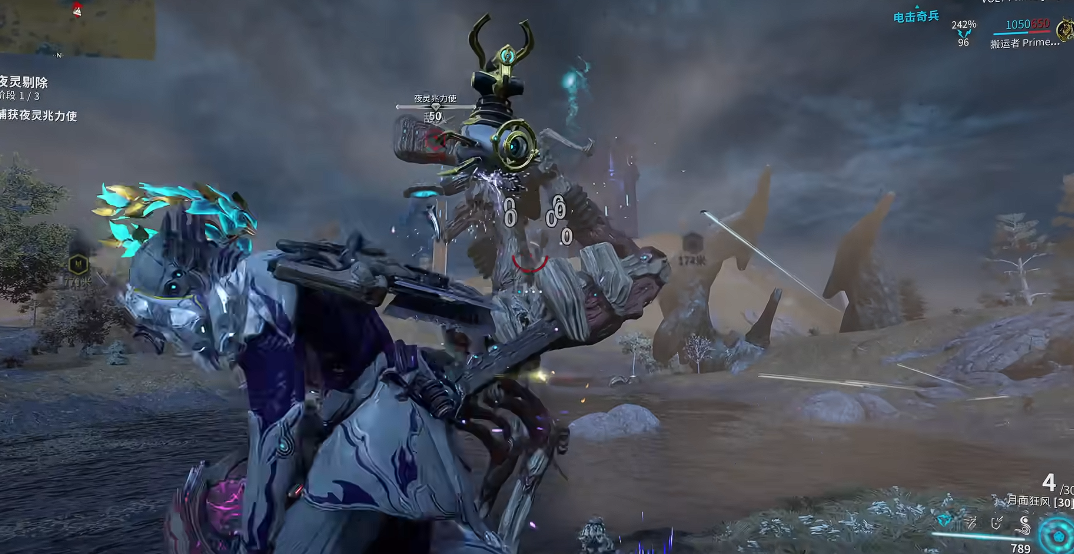Activate the shield-shaped third ability icon
This screenshot has width=1074, height=554.
[996, 521]
